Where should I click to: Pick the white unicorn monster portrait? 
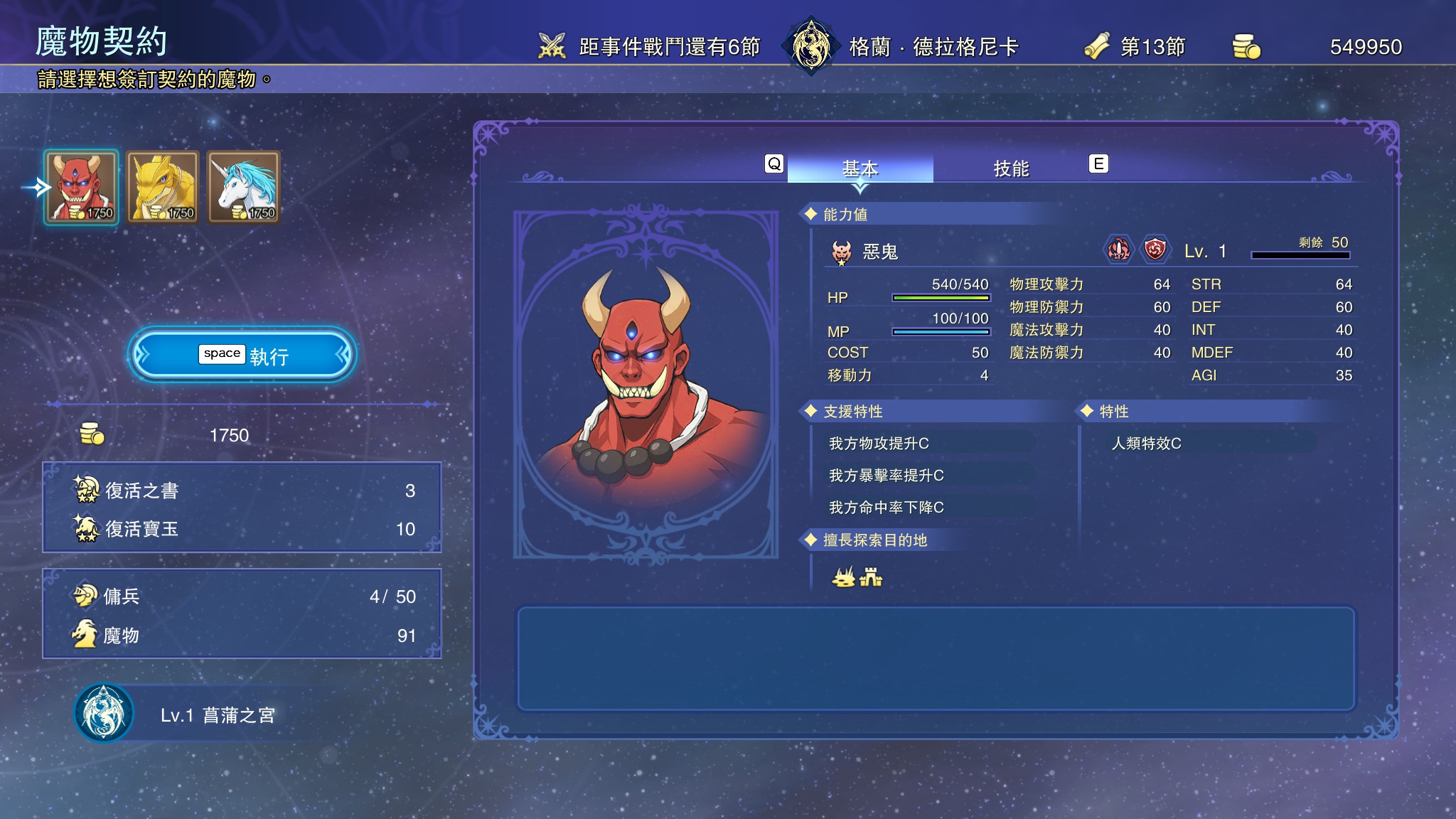point(244,187)
